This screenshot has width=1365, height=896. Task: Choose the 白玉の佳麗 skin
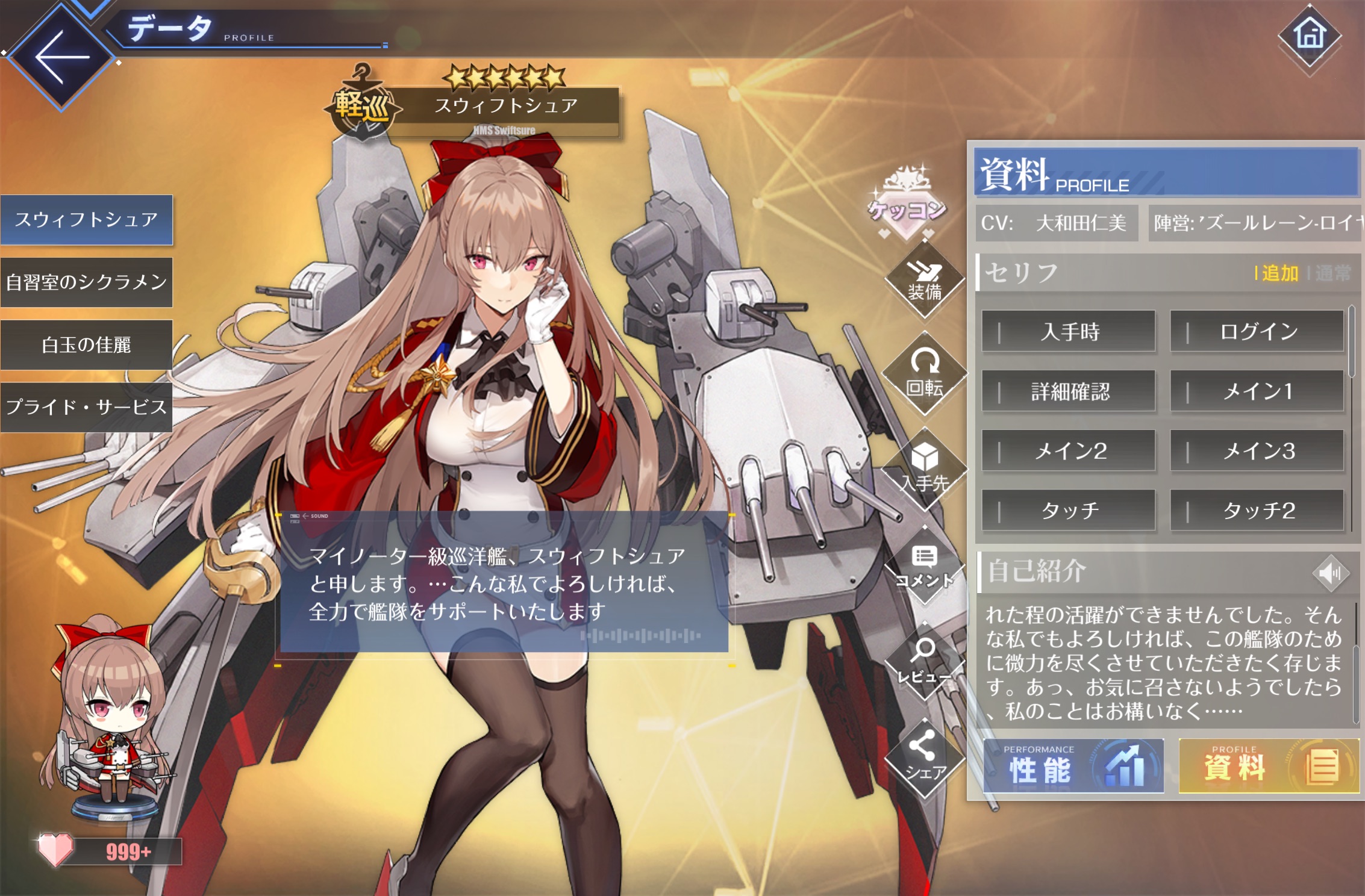86,345
